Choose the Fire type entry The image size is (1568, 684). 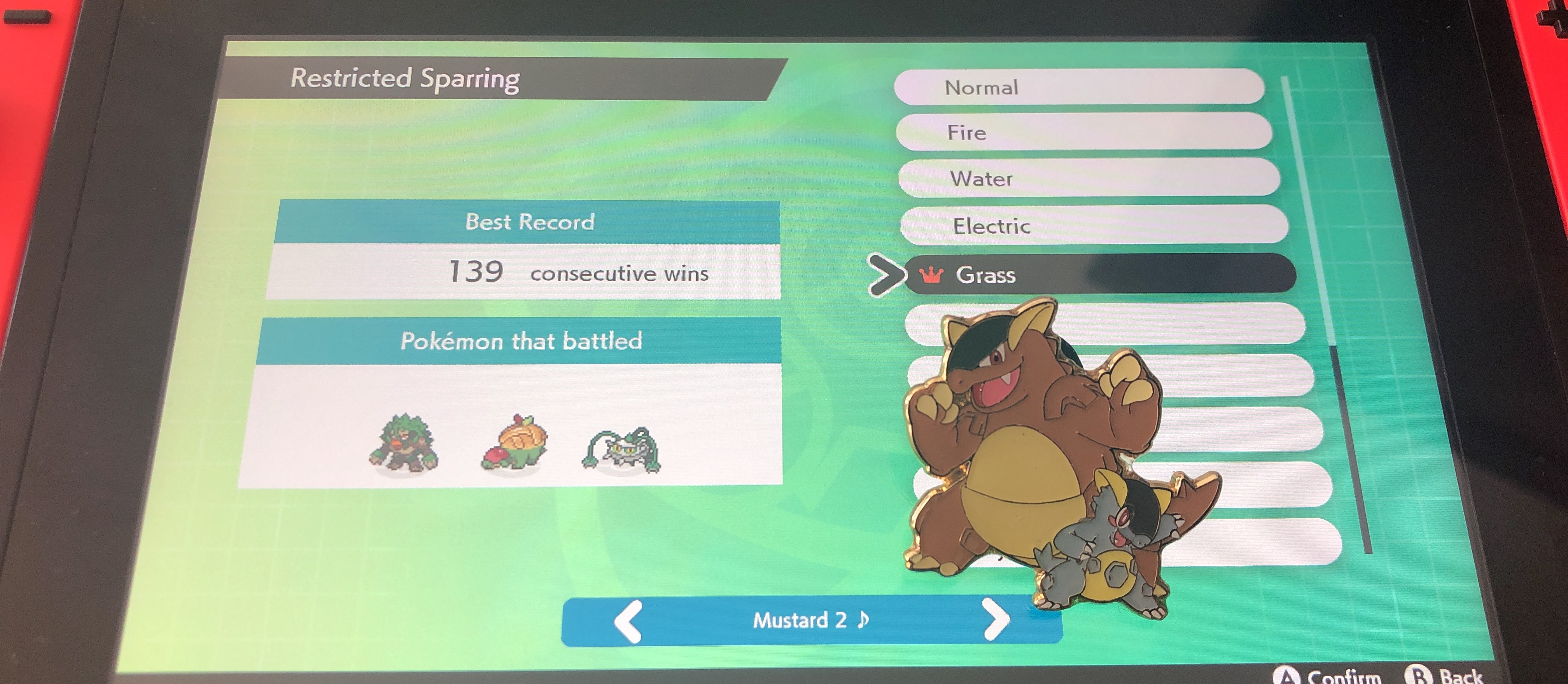[1083, 132]
